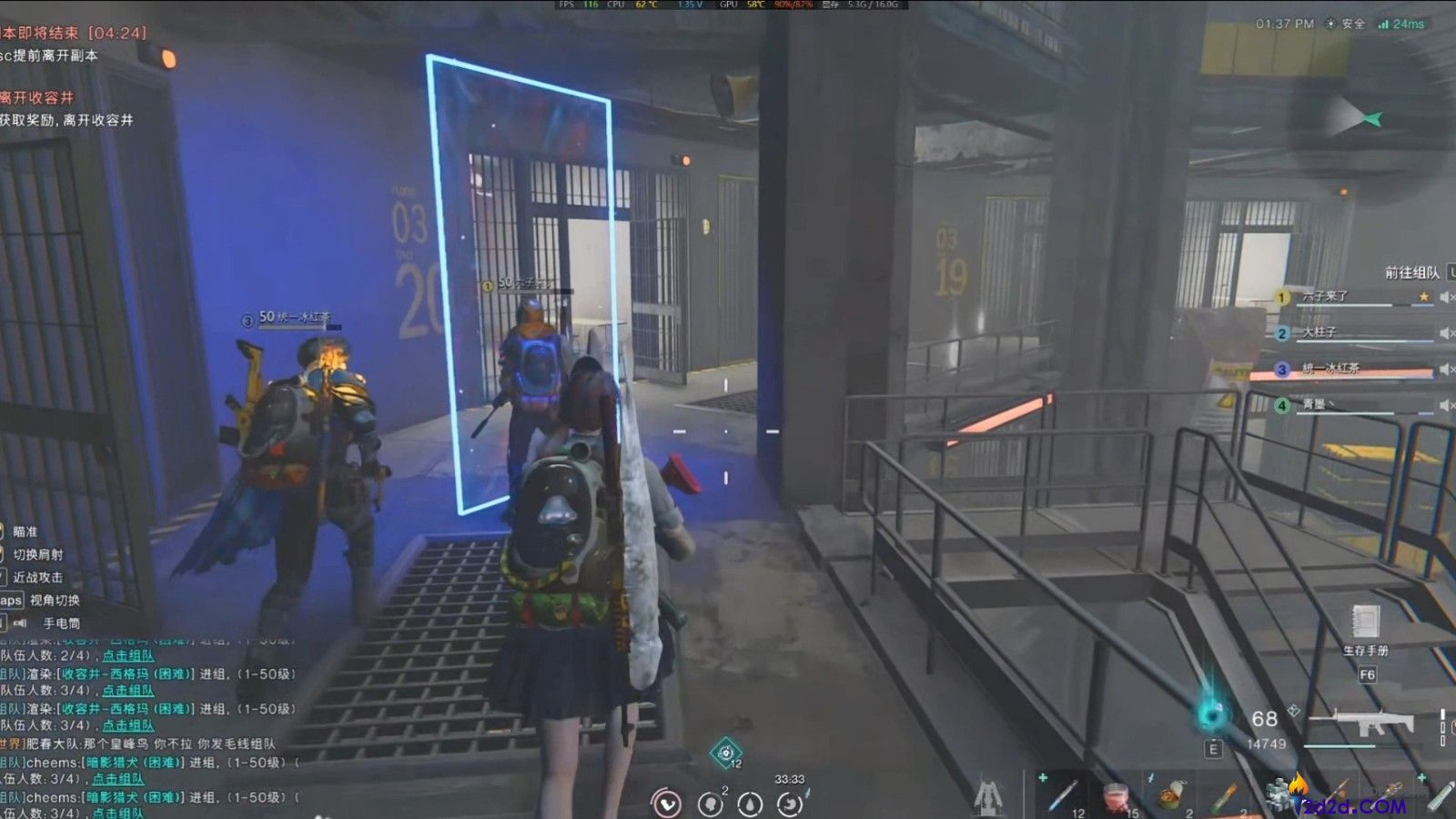Toggle voice mute for 大柱子

tap(1445, 333)
